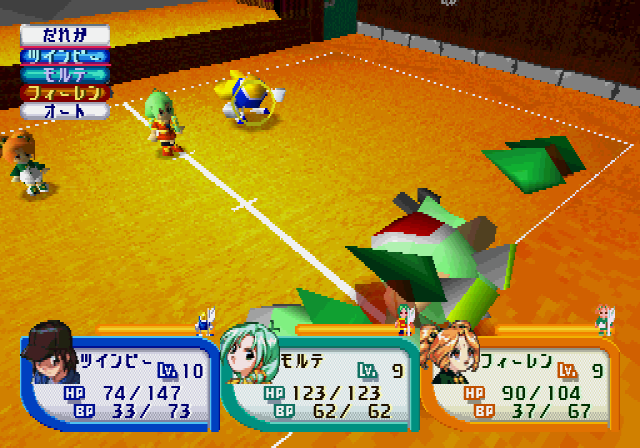The height and width of the screenshot is (448, 640).
Task: Select ツインビー in the who menu
Action: point(65,56)
